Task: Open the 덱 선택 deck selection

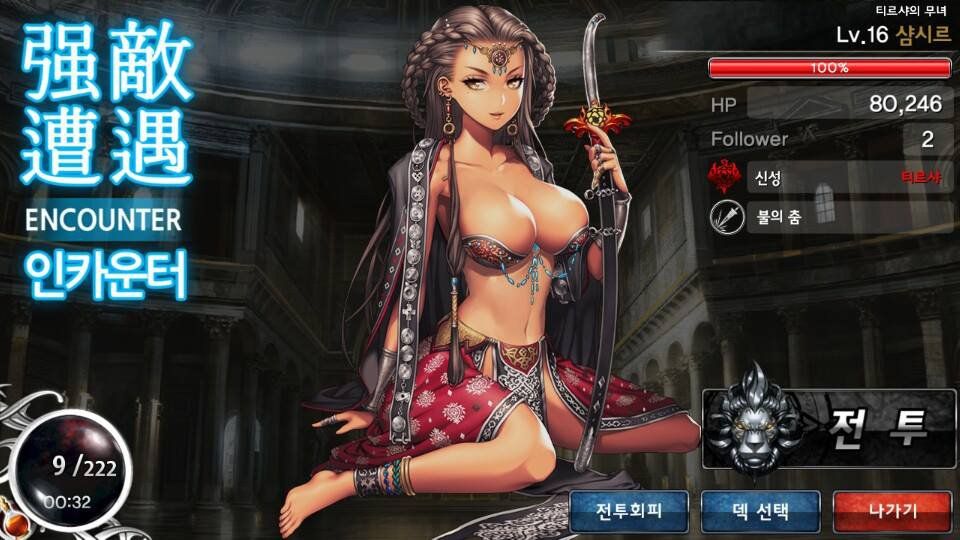Action: 760,512
